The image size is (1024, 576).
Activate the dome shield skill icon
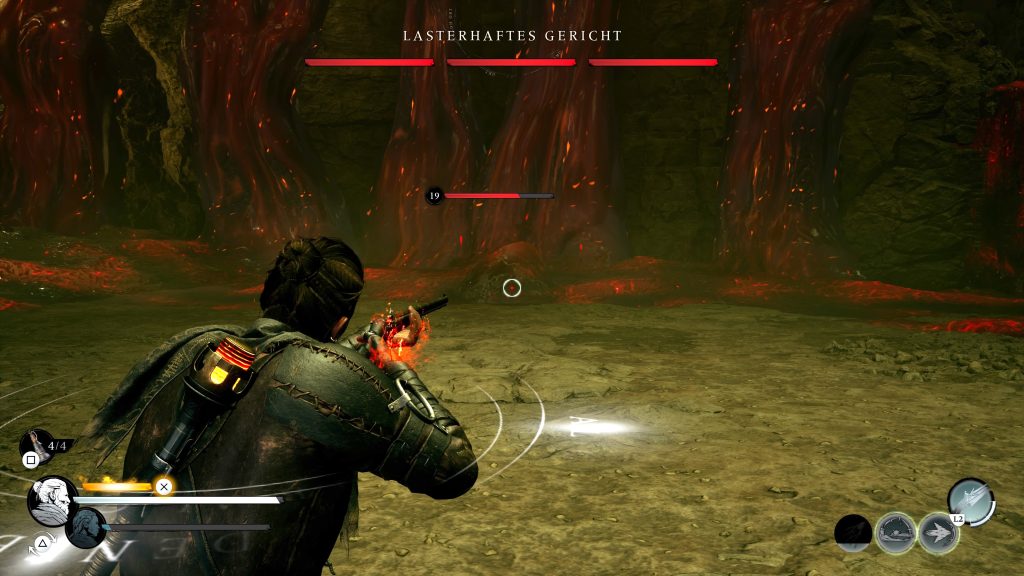coord(895,533)
